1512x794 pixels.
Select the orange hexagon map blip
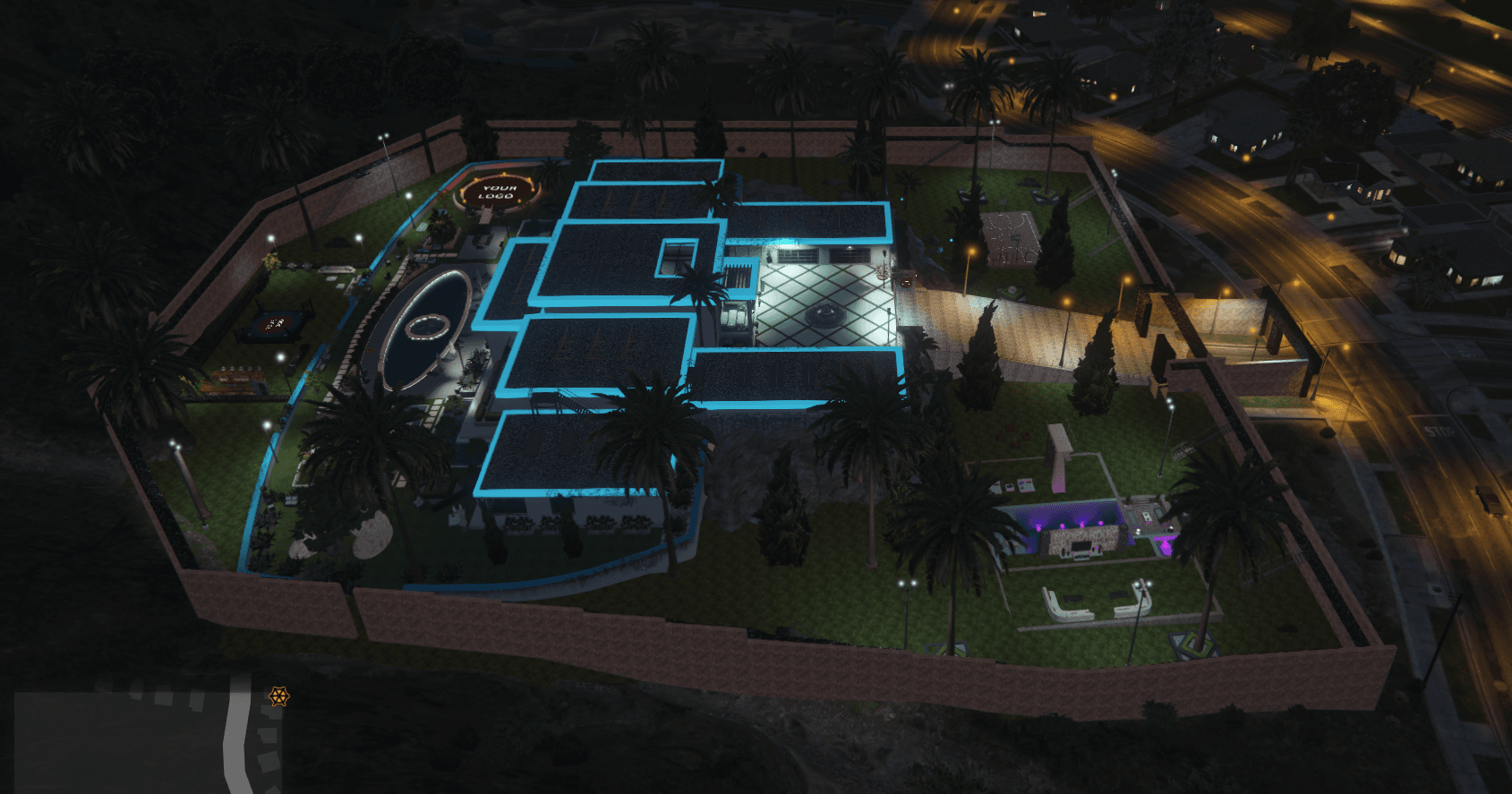click(x=278, y=696)
